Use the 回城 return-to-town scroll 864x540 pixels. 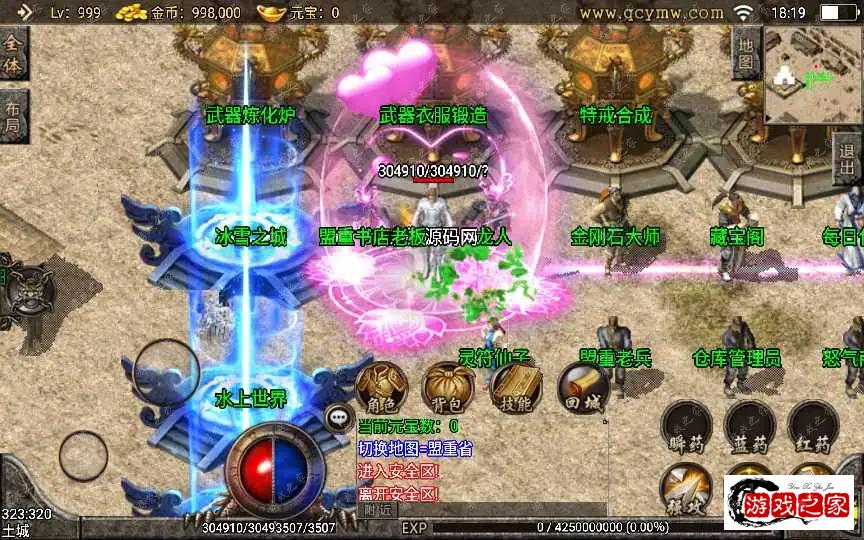tap(583, 386)
